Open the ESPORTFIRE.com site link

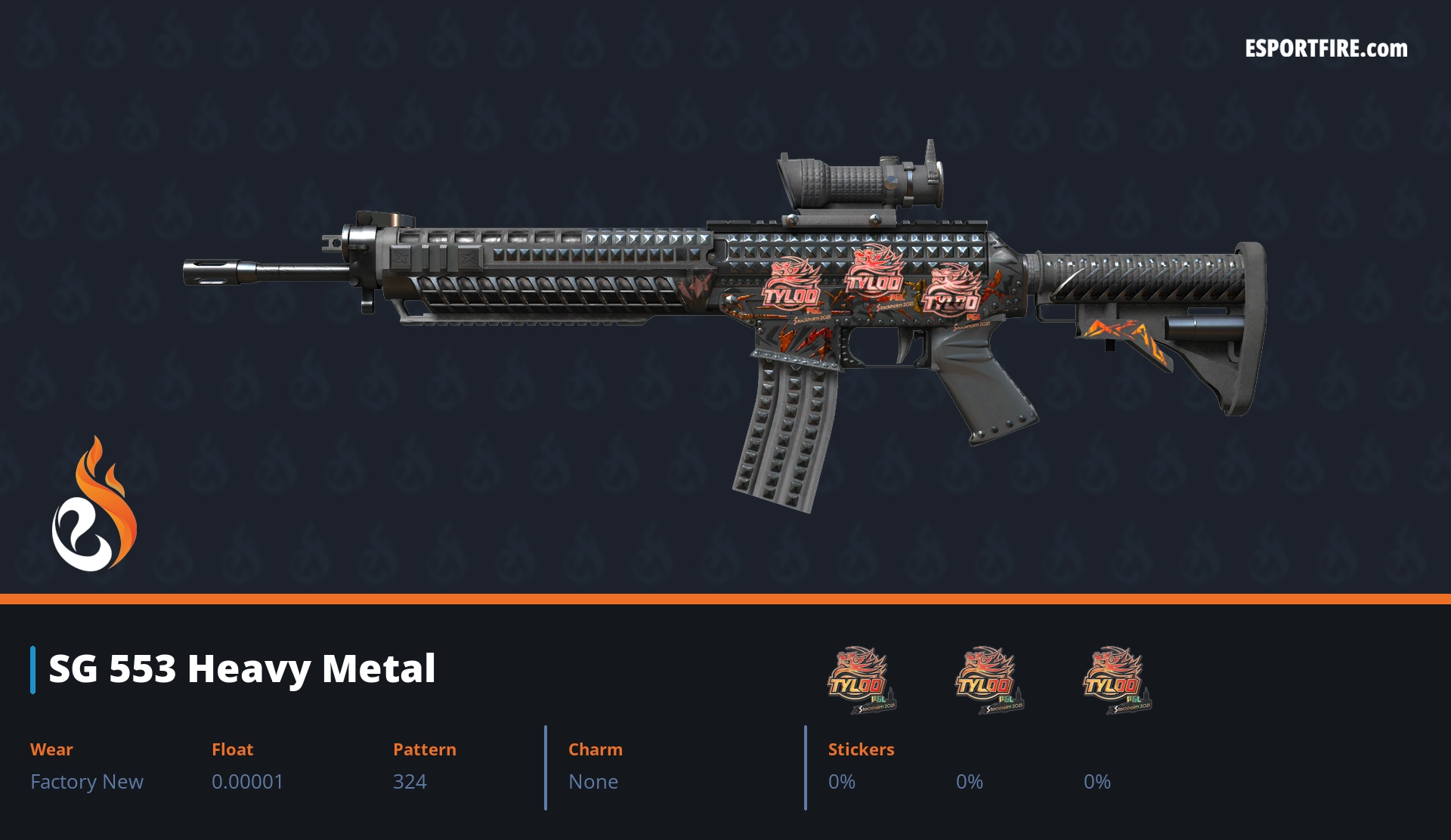[x=1326, y=49]
